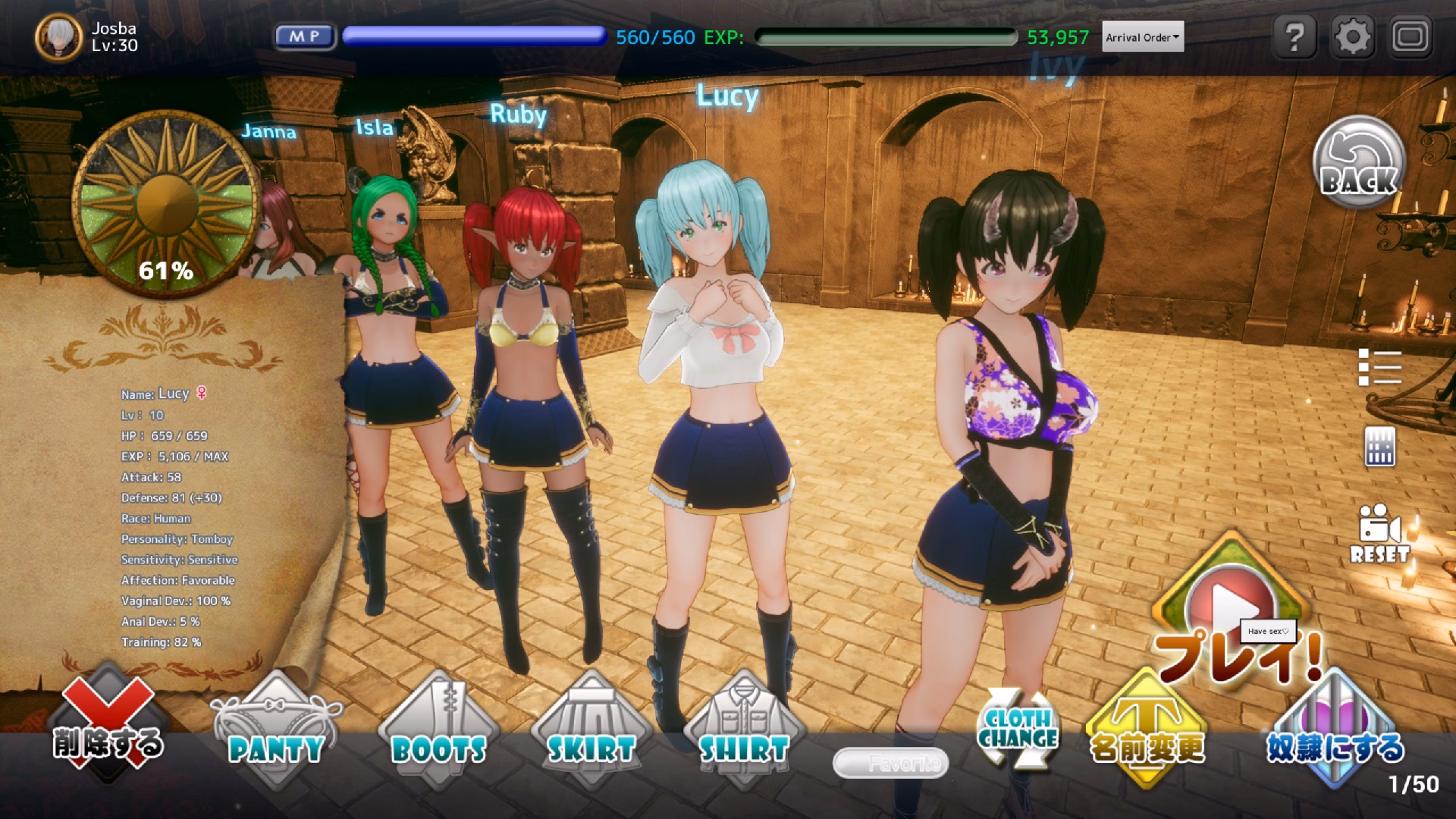Open the gear settings menu

coord(1352,36)
